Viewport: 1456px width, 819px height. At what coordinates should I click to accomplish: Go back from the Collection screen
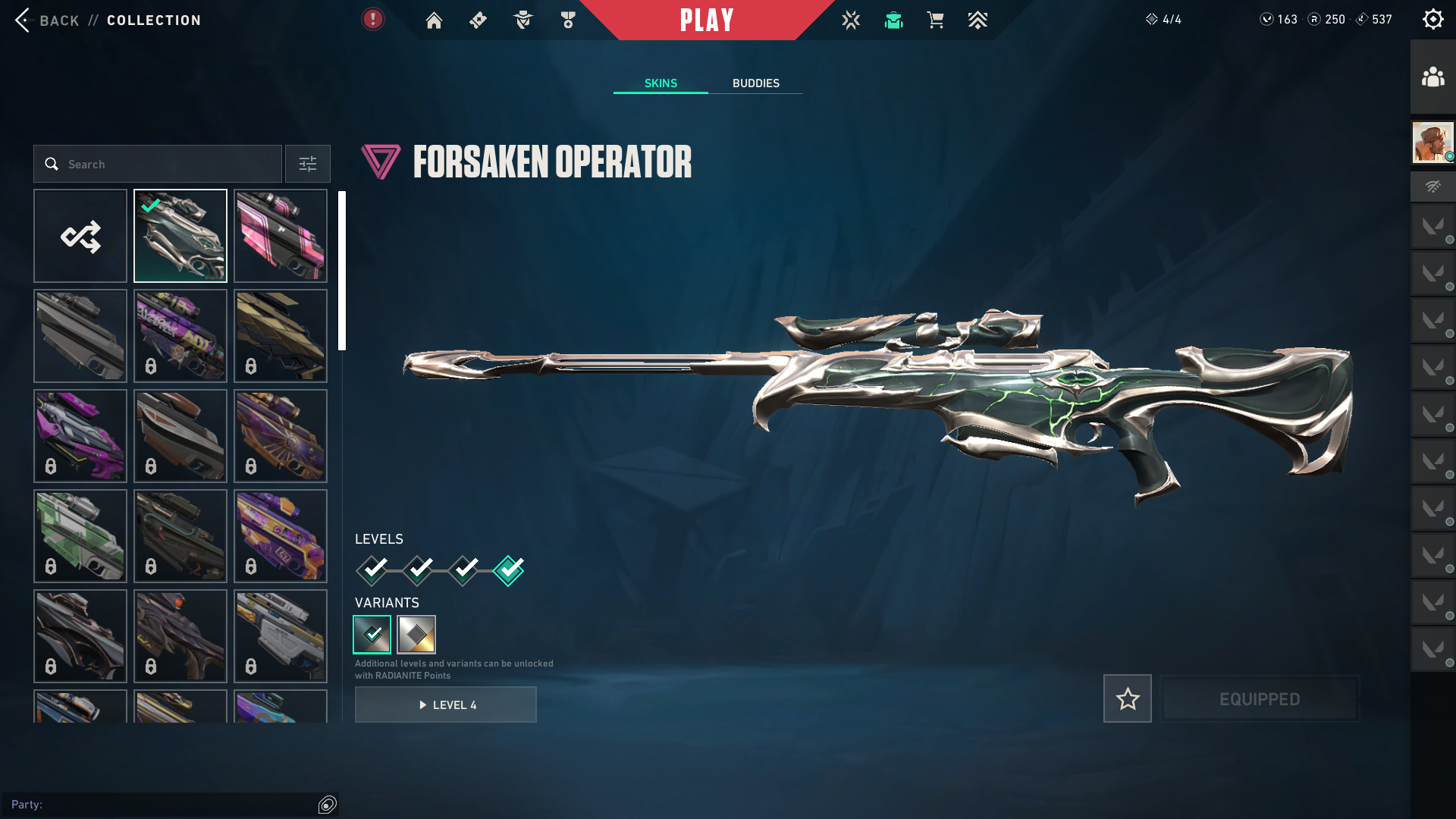(x=45, y=20)
